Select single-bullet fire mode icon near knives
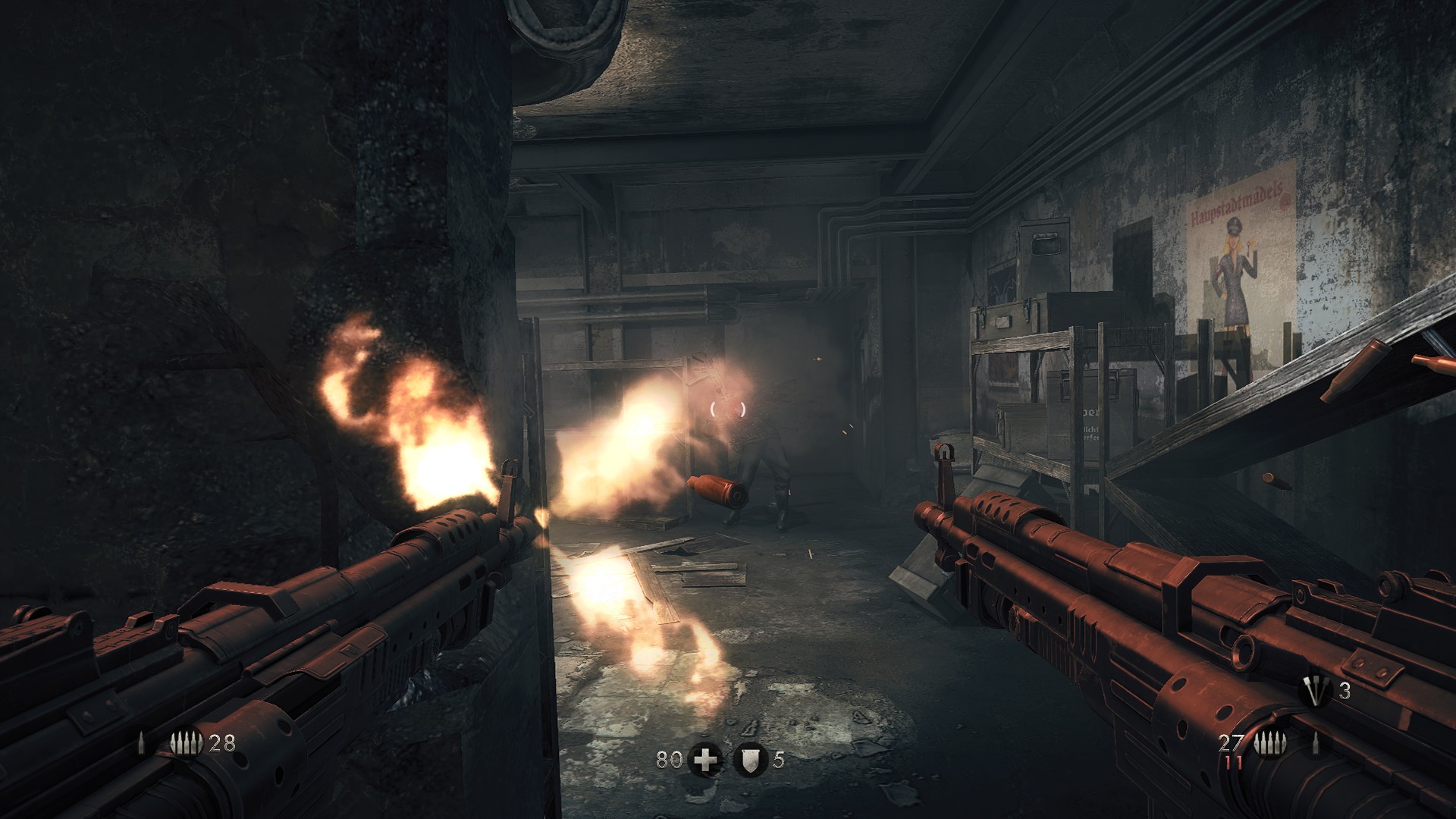 point(1316,744)
